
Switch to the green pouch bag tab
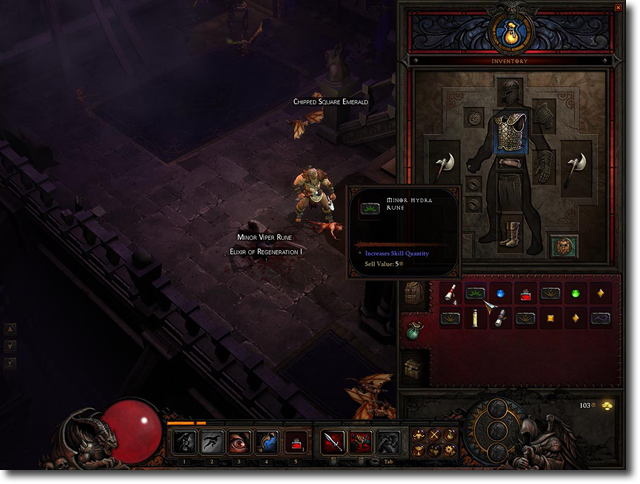tap(415, 329)
